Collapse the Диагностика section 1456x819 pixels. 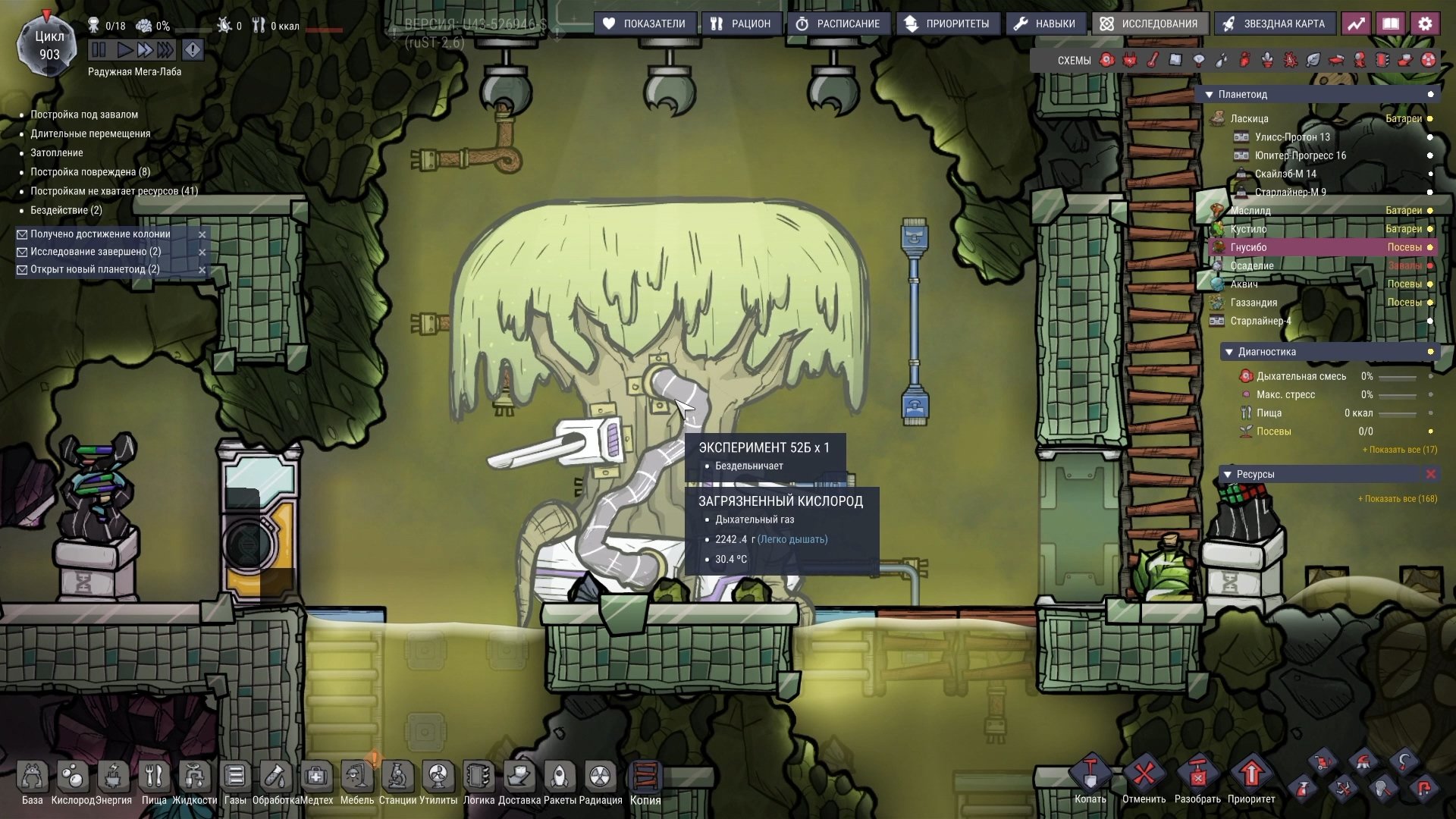1229,352
